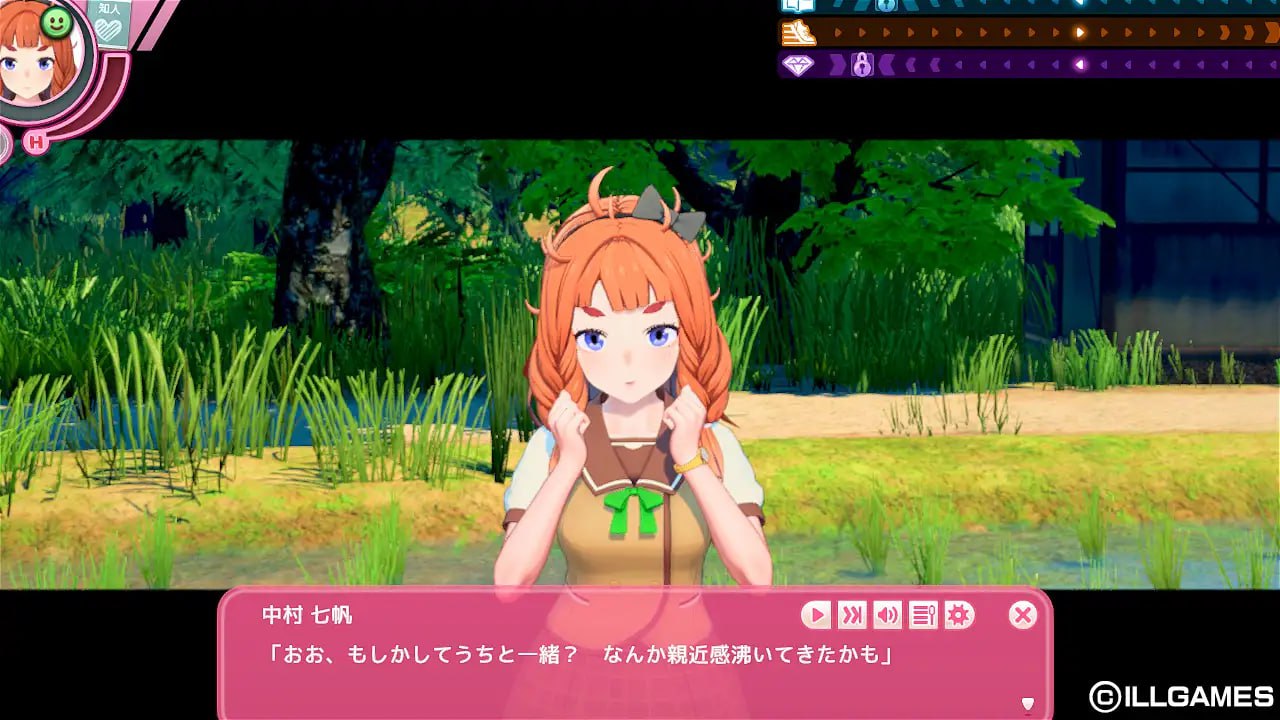Image resolution: width=1280 pixels, height=720 pixels.
Task: Replay the voice line via the speaker icon
Action: (886, 616)
